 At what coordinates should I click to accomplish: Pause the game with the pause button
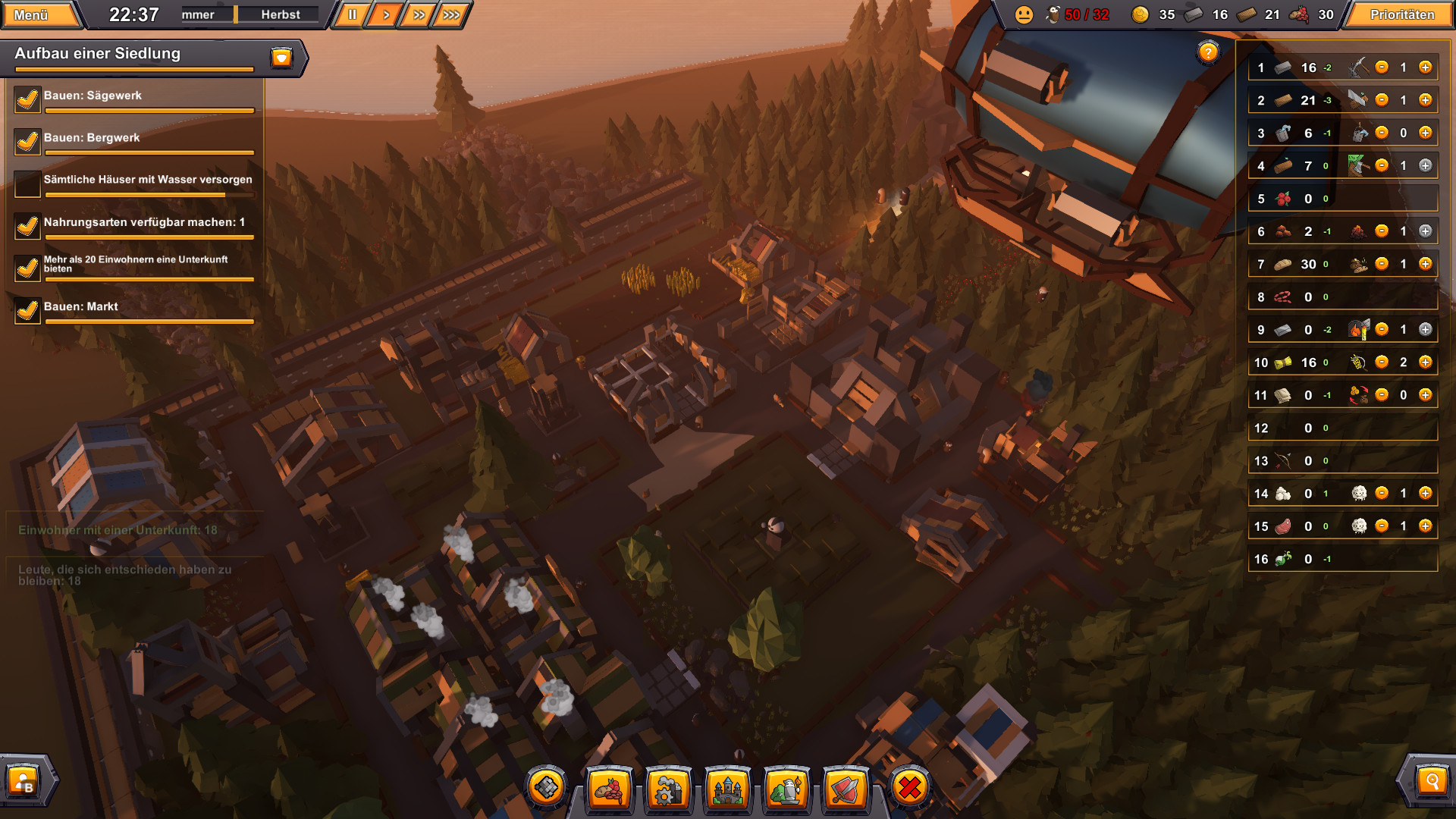[350, 14]
